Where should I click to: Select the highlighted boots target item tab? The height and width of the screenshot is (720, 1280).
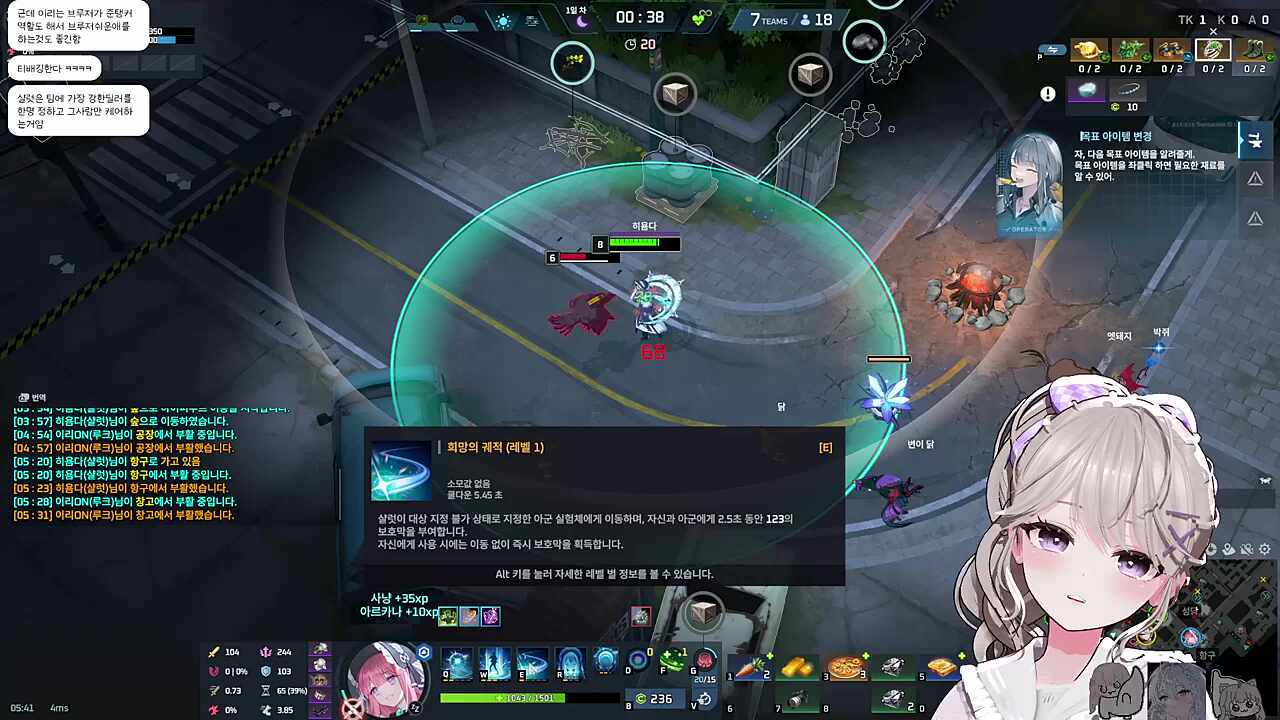tap(1213, 52)
